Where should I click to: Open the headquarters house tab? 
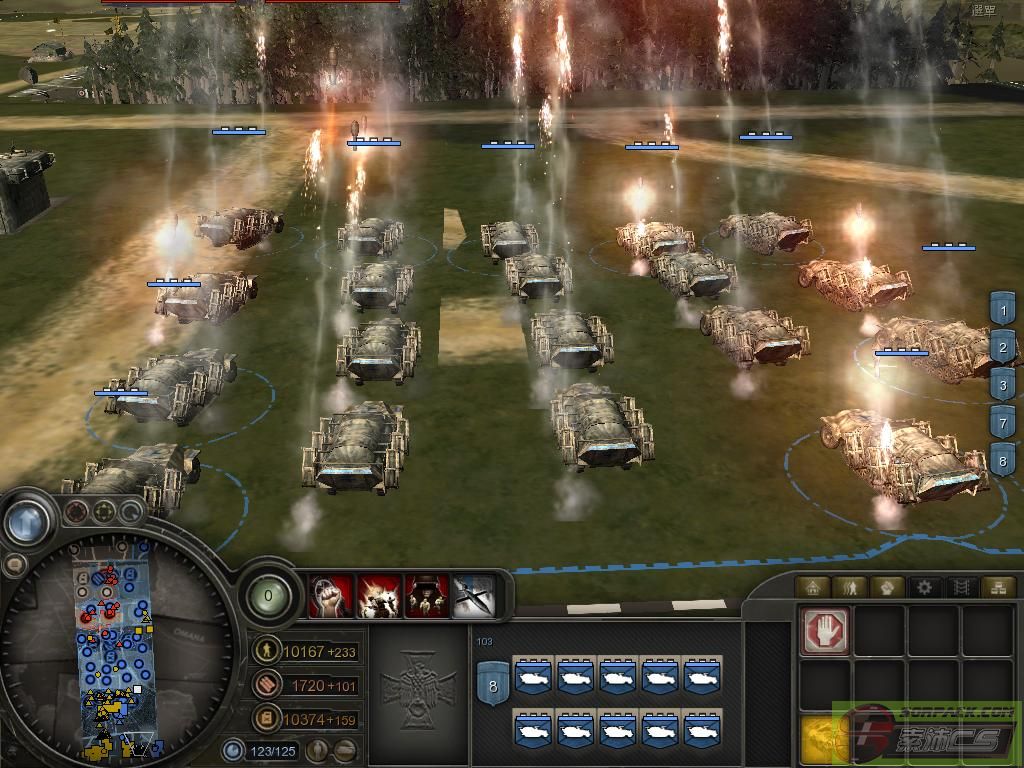(x=812, y=587)
